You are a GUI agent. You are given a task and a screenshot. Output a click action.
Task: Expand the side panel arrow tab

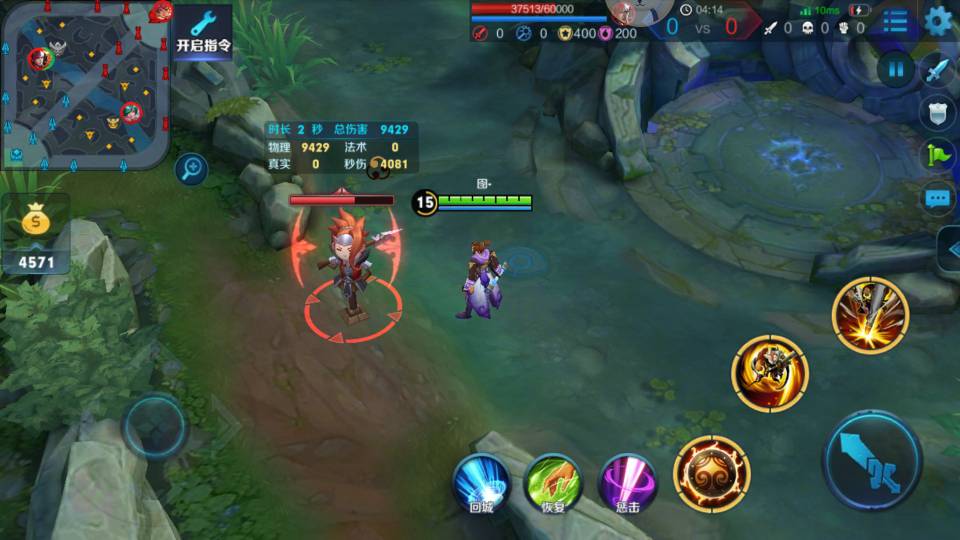coord(949,249)
